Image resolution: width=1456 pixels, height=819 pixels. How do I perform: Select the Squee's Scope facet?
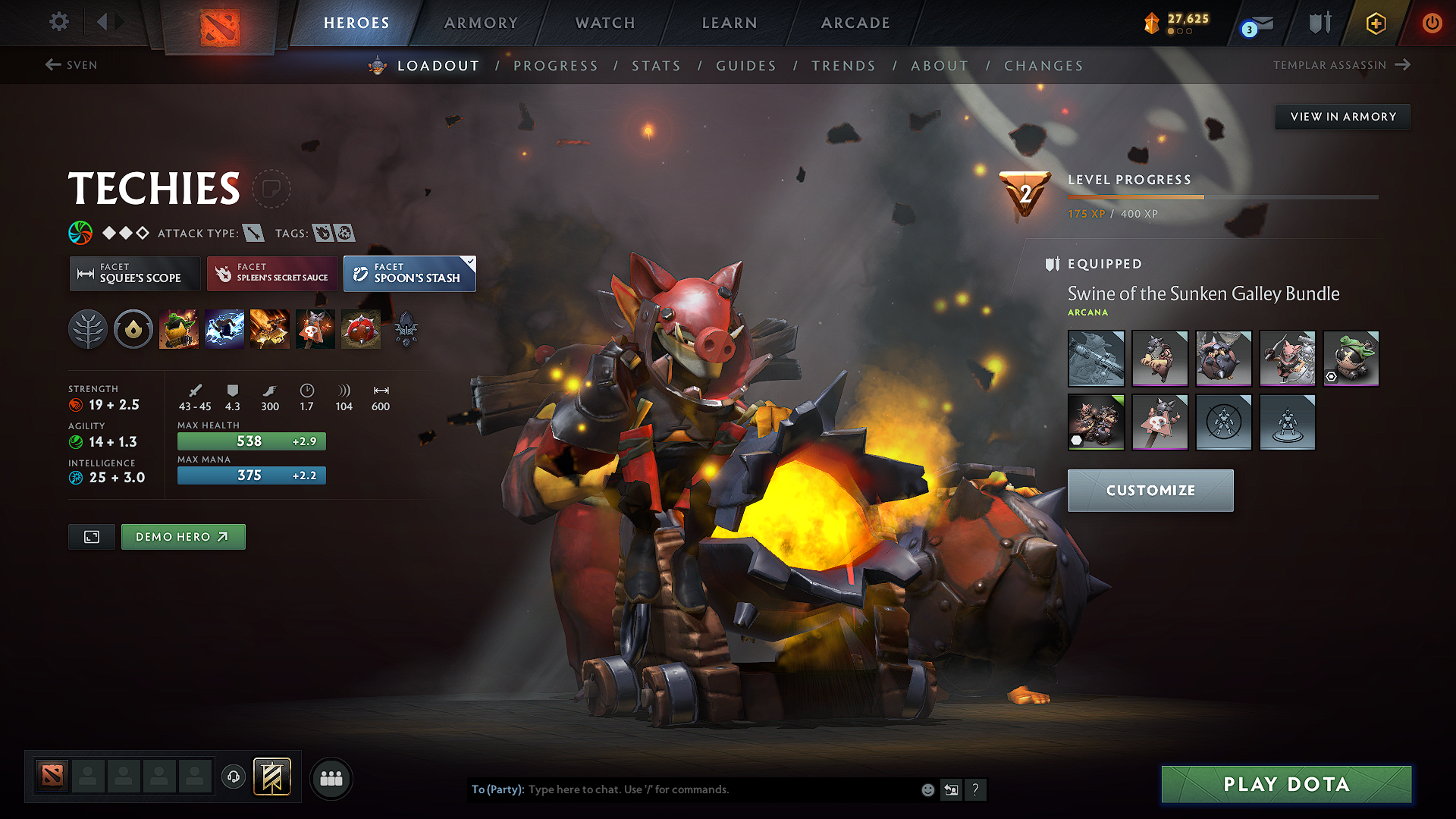[134, 273]
